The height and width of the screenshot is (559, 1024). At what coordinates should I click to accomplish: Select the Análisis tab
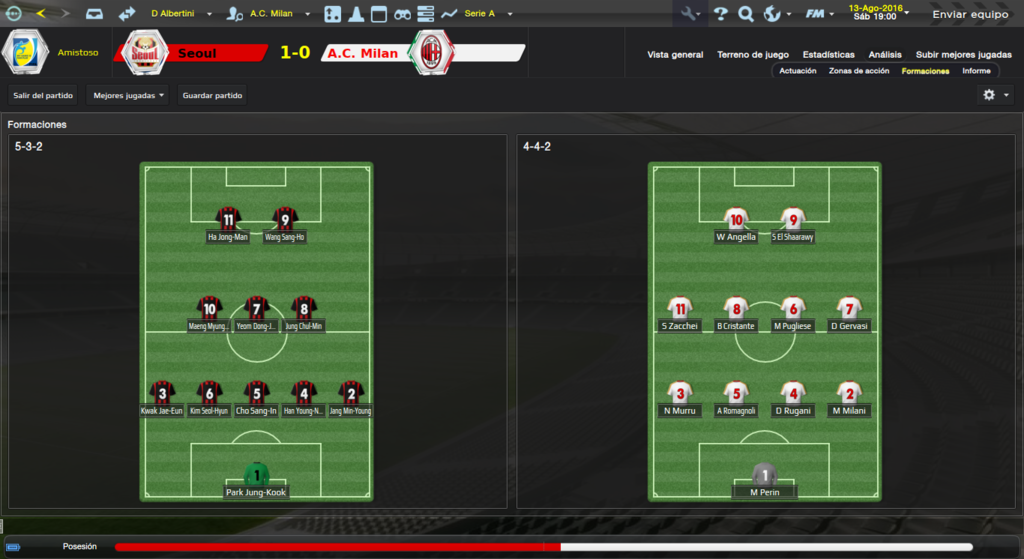[885, 54]
